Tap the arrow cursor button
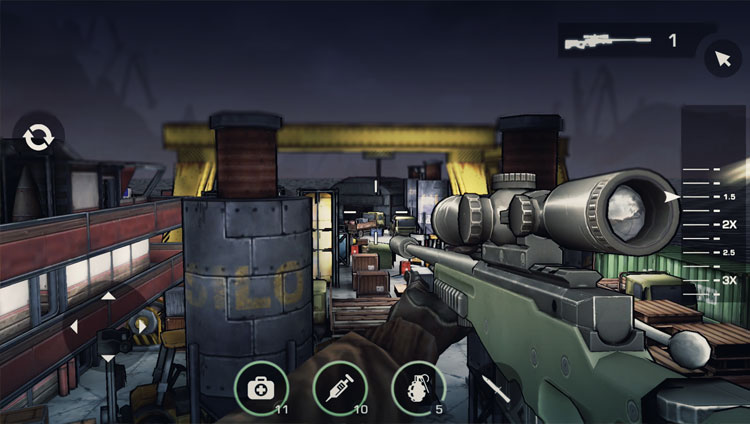This screenshot has height=424, width=750. (x=722, y=57)
